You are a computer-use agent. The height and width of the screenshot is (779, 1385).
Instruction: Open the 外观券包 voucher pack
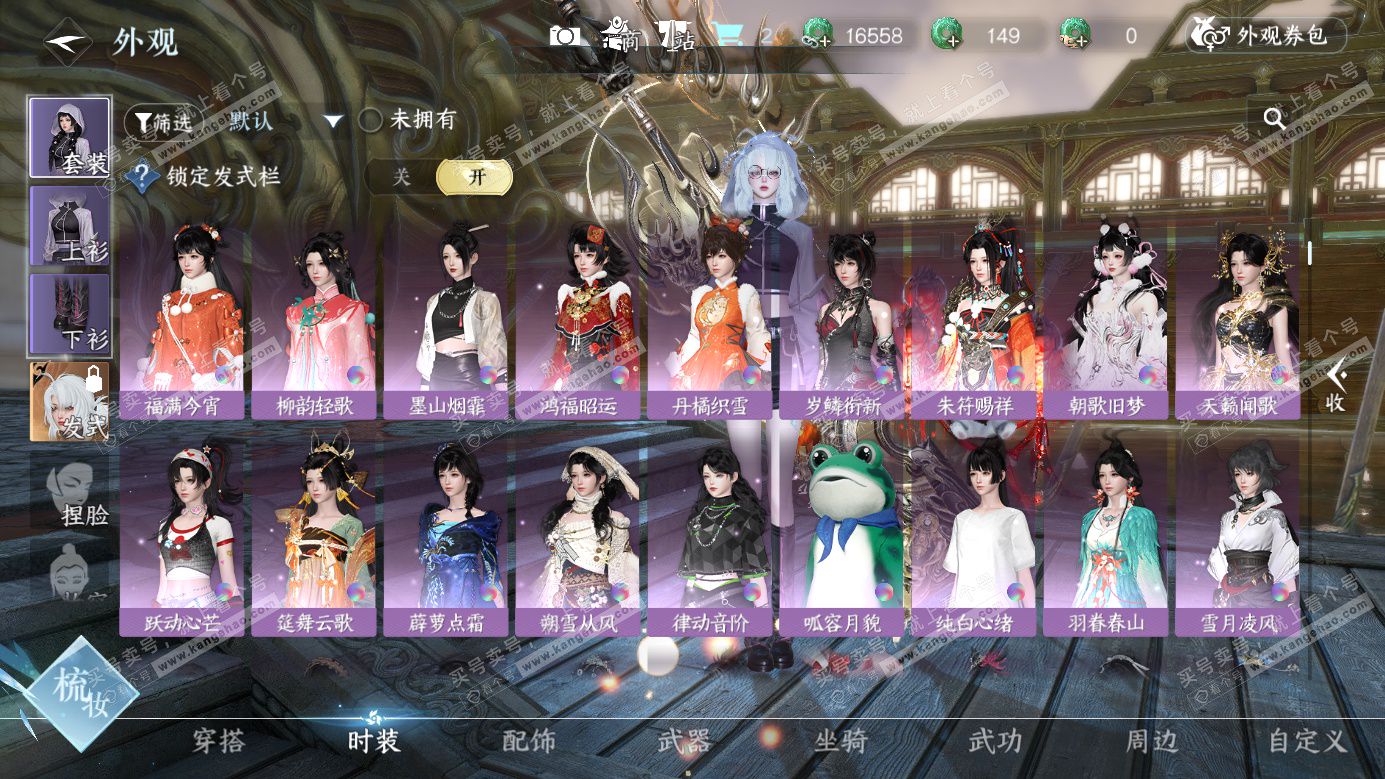1266,36
